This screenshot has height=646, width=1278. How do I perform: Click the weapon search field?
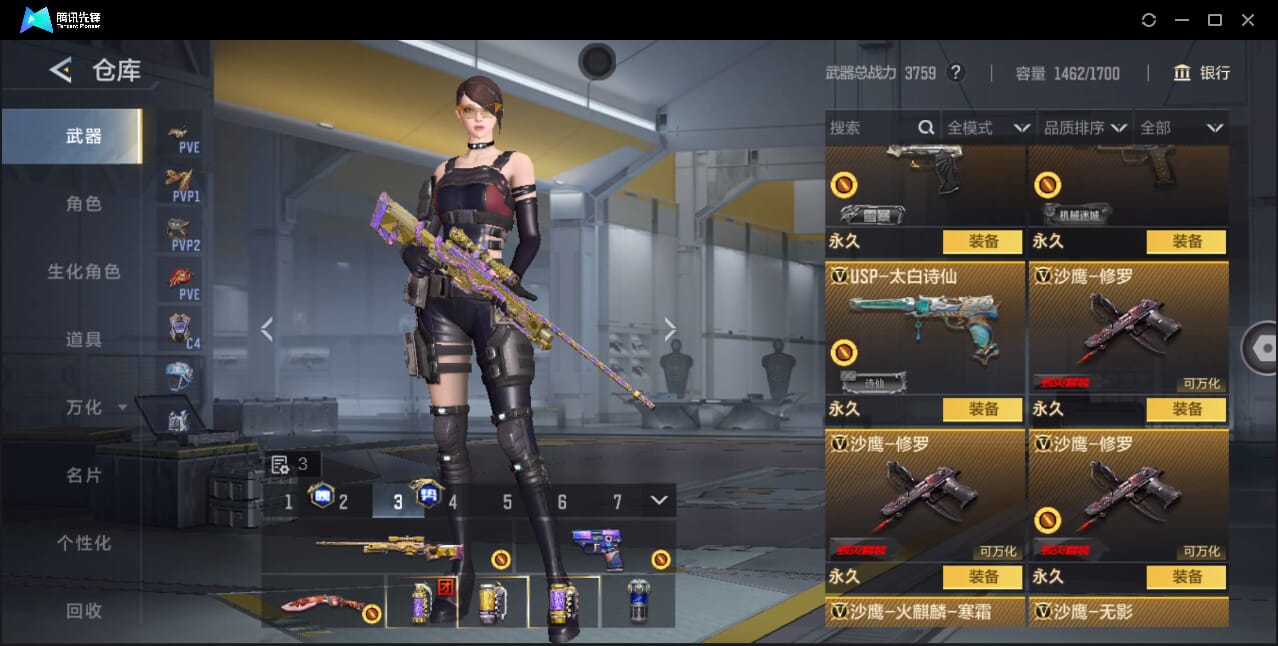tap(872, 128)
